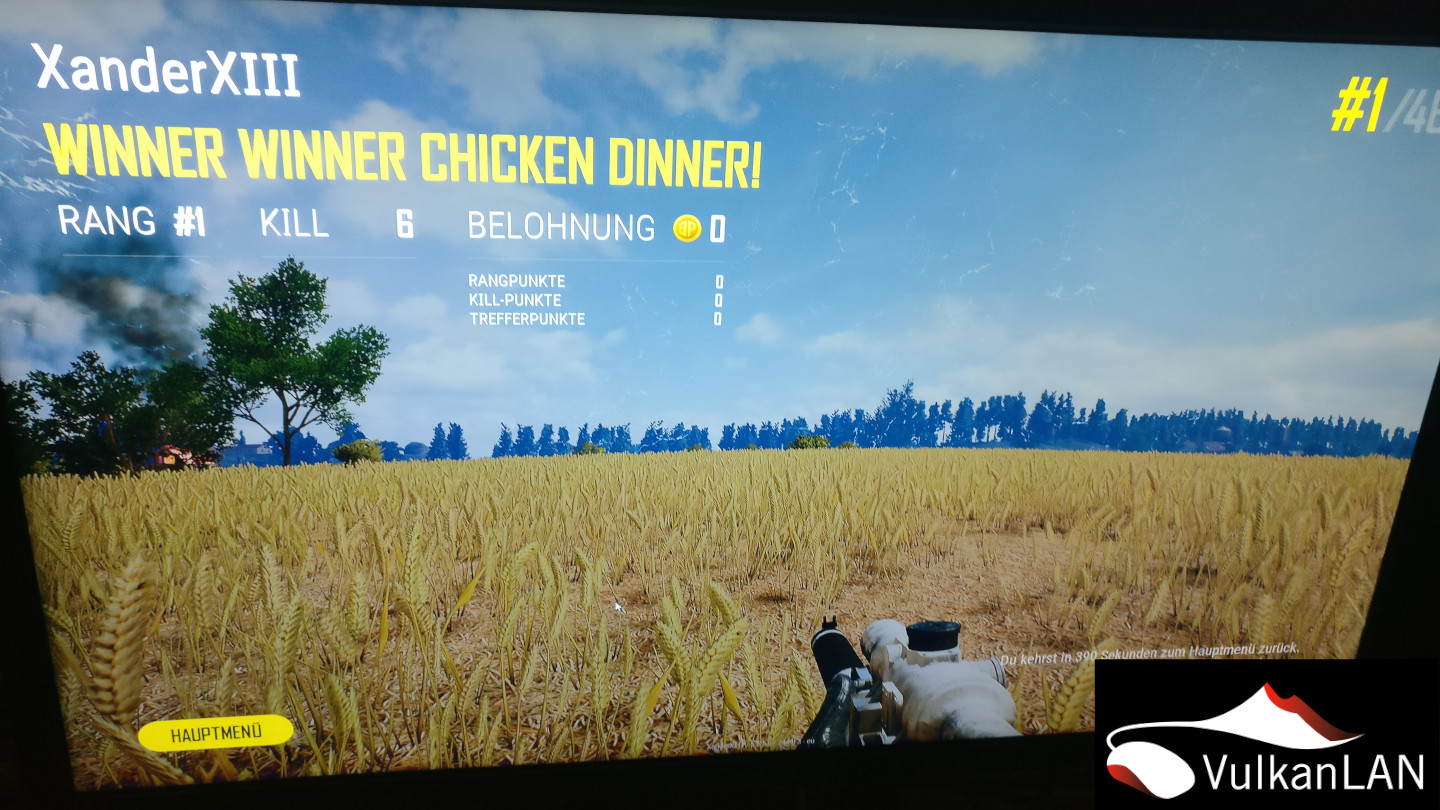
Task: Select the BP reward icon beside BELOHNUNG
Action: pos(685,228)
